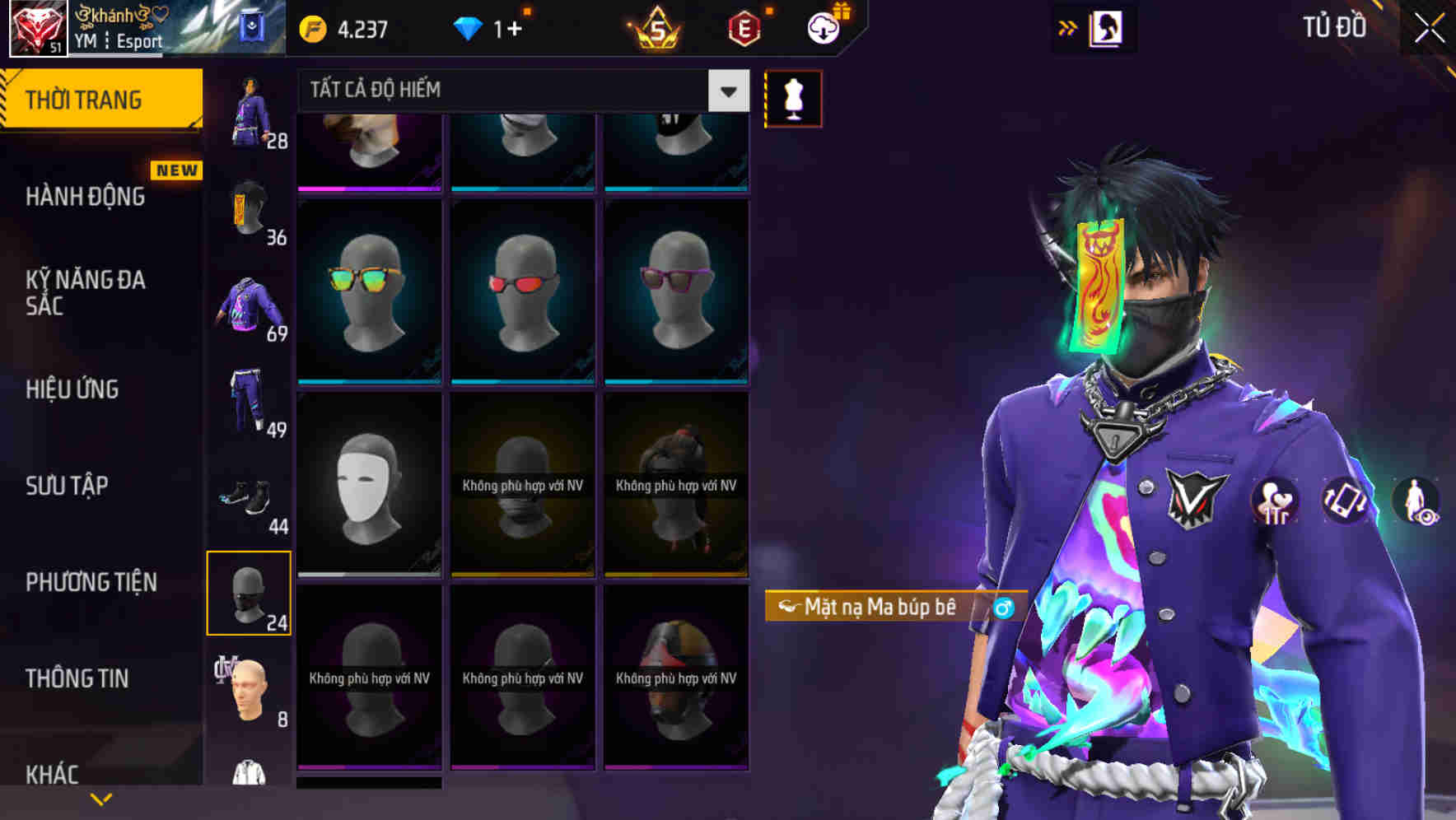1456x820 pixels.
Task: Click the double-arrow collapse icon near top right
Action: [x=1069, y=26]
